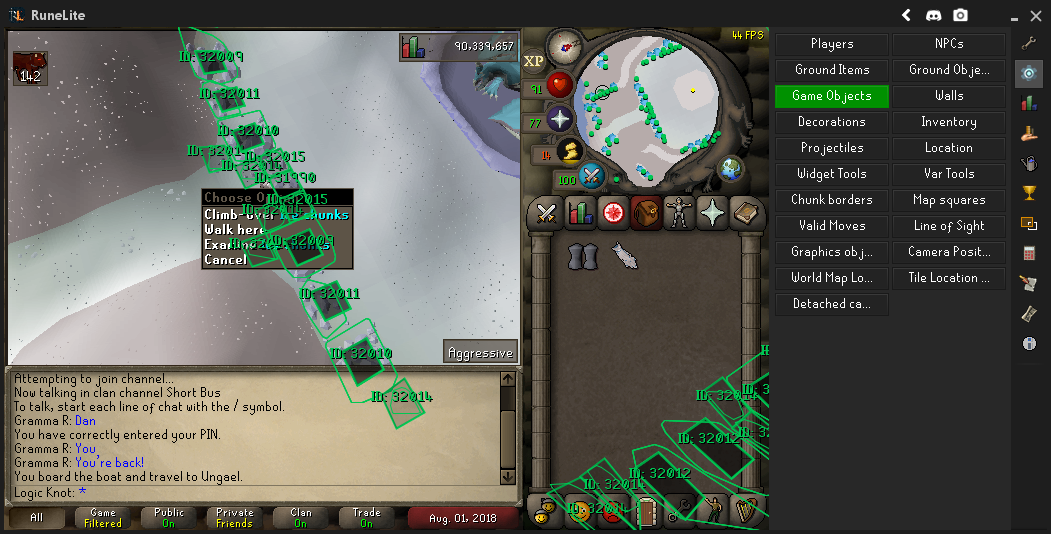The width and height of the screenshot is (1051, 534).
Task: Choose Cancel in the right-click menu
Action: (226, 260)
